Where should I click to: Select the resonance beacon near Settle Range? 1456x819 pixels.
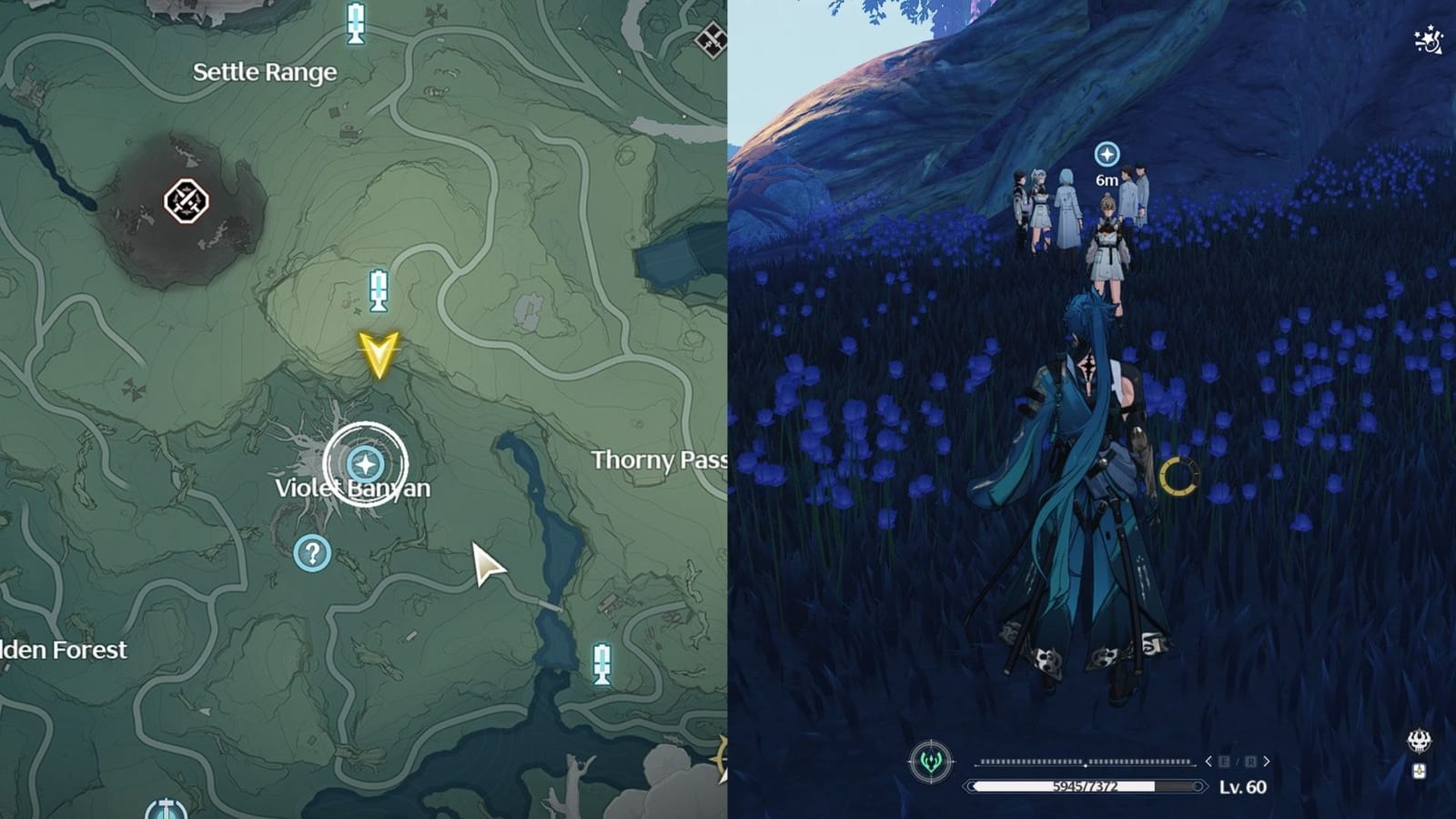(353, 24)
